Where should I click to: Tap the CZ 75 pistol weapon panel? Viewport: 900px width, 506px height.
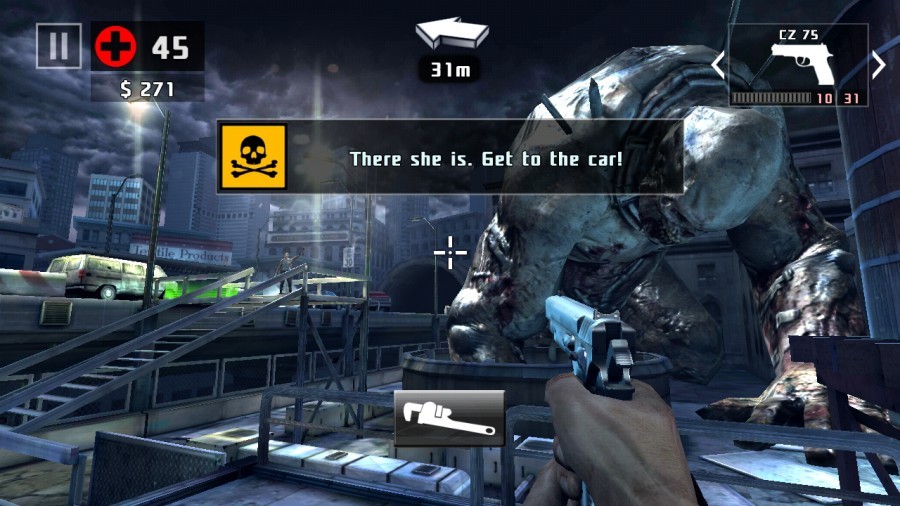coord(797,65)
